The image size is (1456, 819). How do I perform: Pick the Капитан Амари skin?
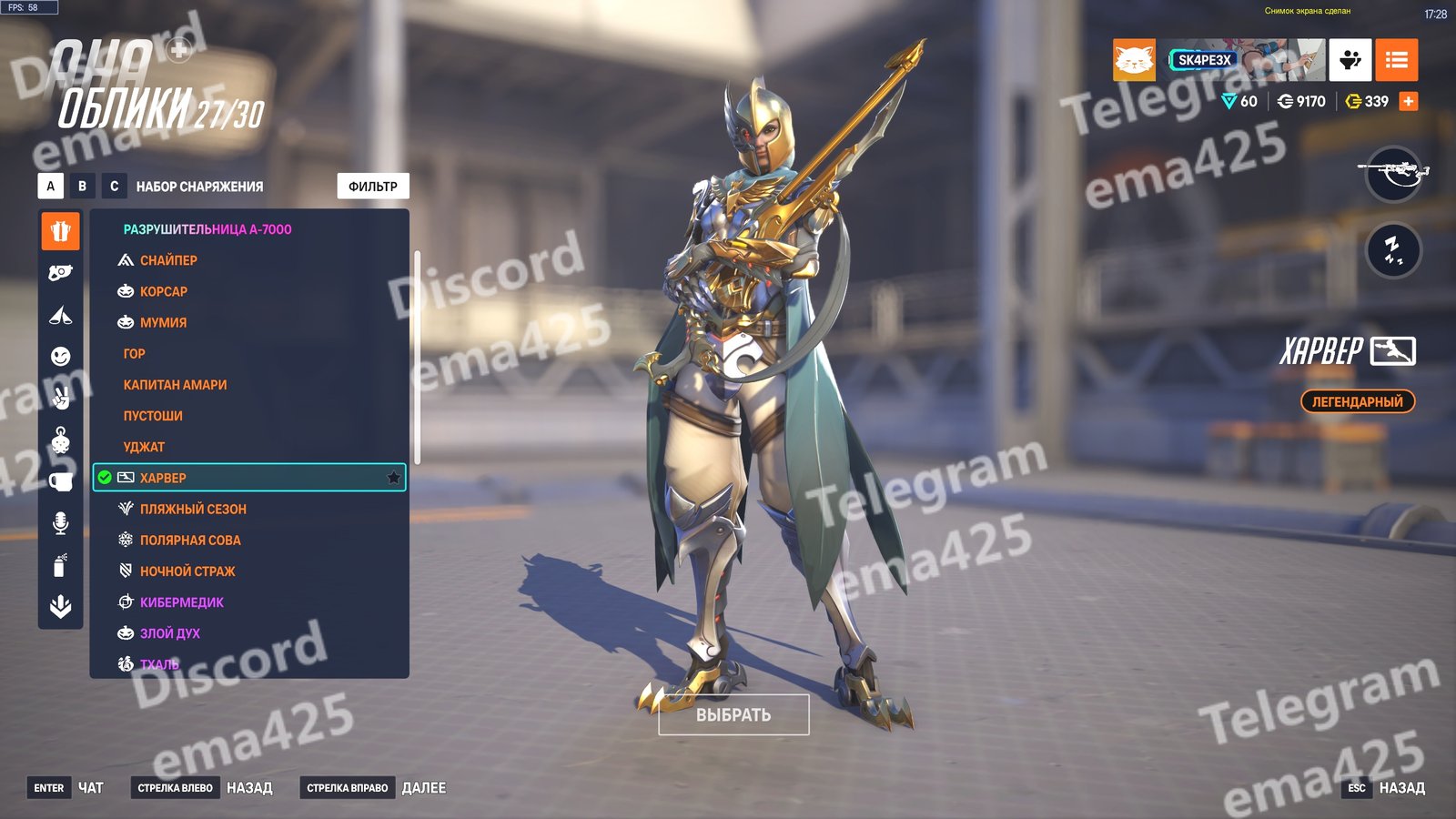(x=176, y=385)
